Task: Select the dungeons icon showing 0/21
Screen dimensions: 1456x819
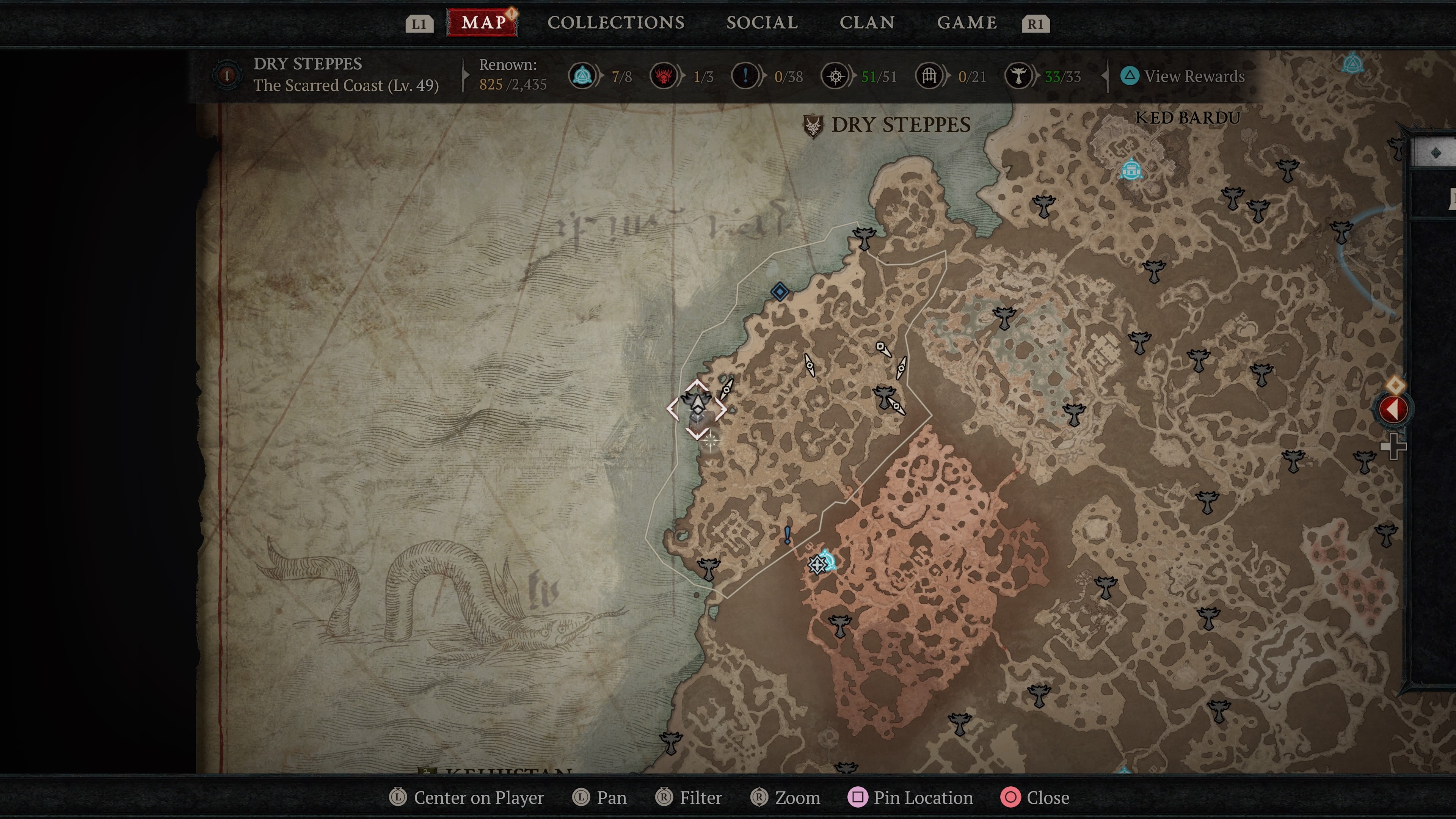Action: click(929, 76)
